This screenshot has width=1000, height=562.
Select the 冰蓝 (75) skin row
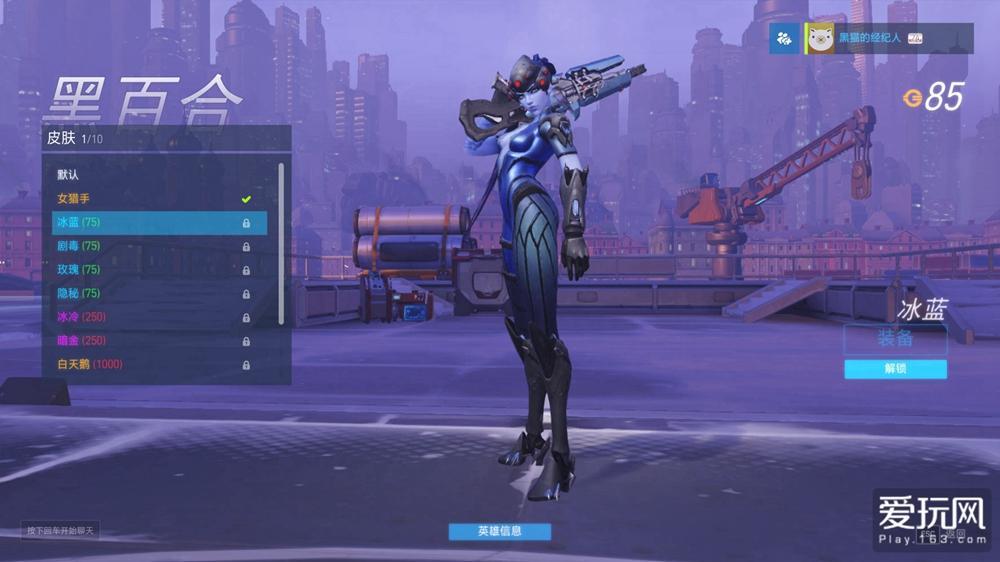pyautogui.click(x=158, y=222)
